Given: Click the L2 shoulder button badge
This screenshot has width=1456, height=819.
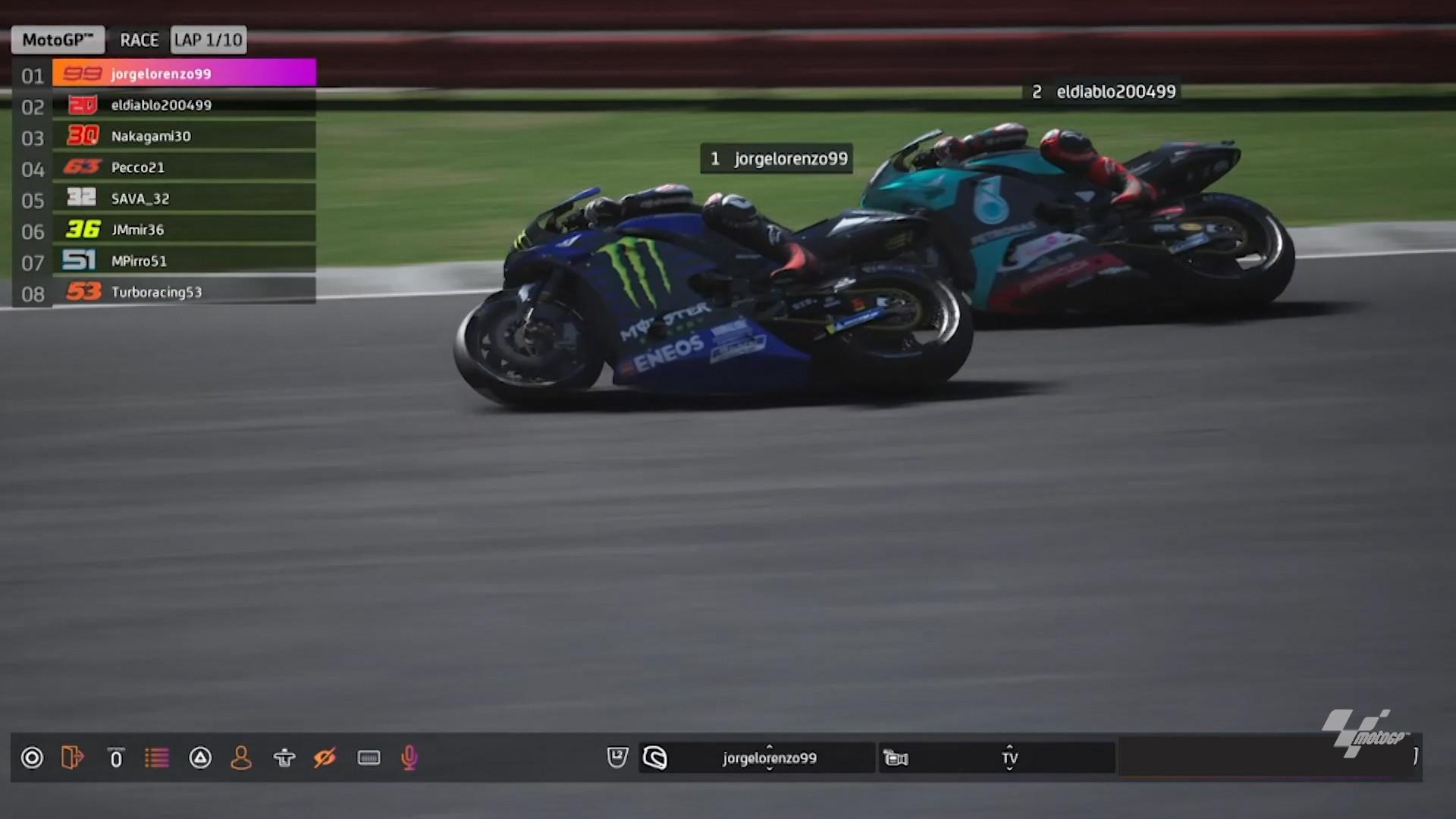Looking at the screenshot, I should (x=617, y=757).
